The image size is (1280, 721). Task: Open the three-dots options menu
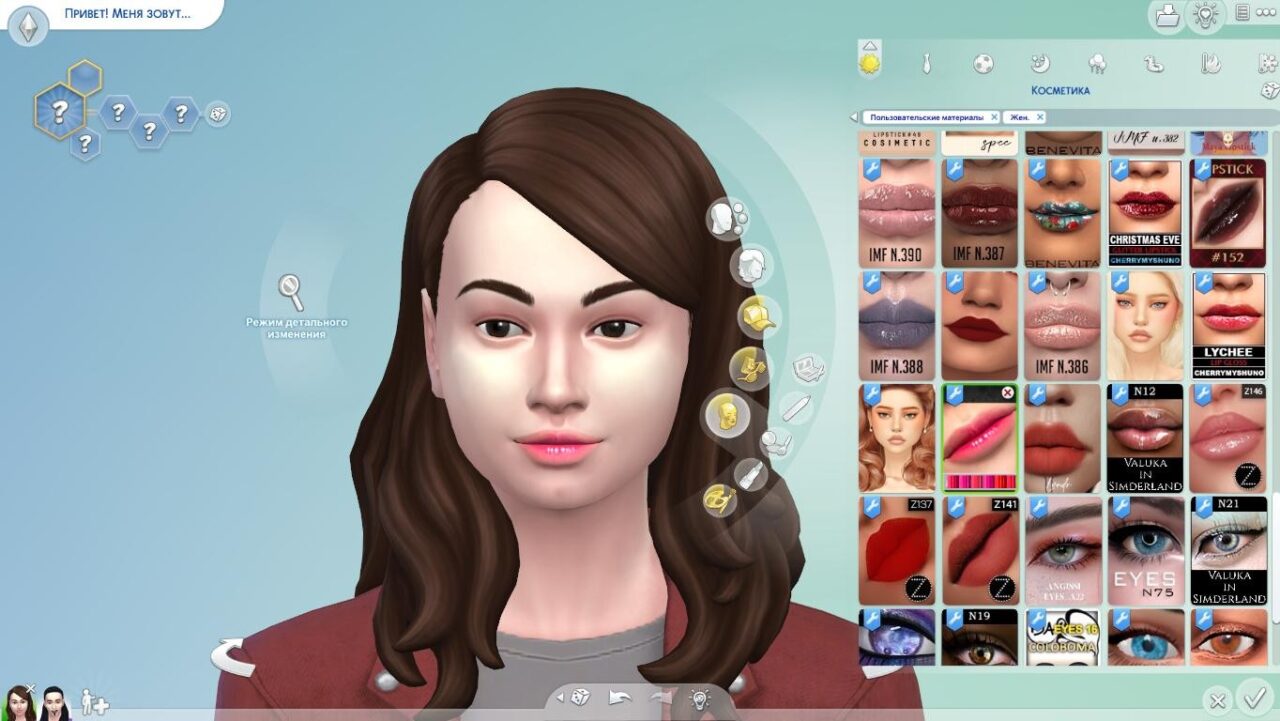pyautogui.click(x=1267, y=13)
